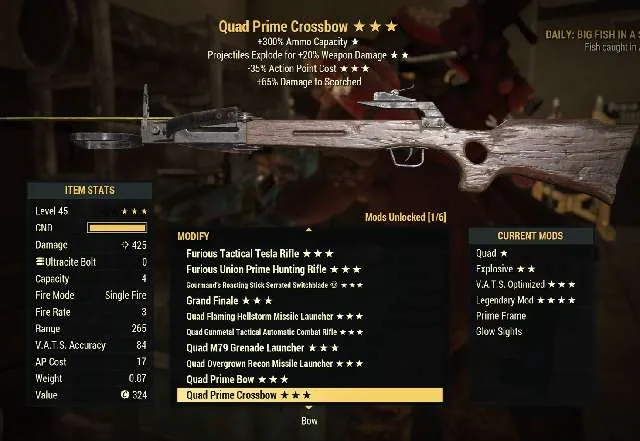Screen dimensions: 640x441
Task: Pick the Grand Finale weapon row
Action: [x=229, y=300]
